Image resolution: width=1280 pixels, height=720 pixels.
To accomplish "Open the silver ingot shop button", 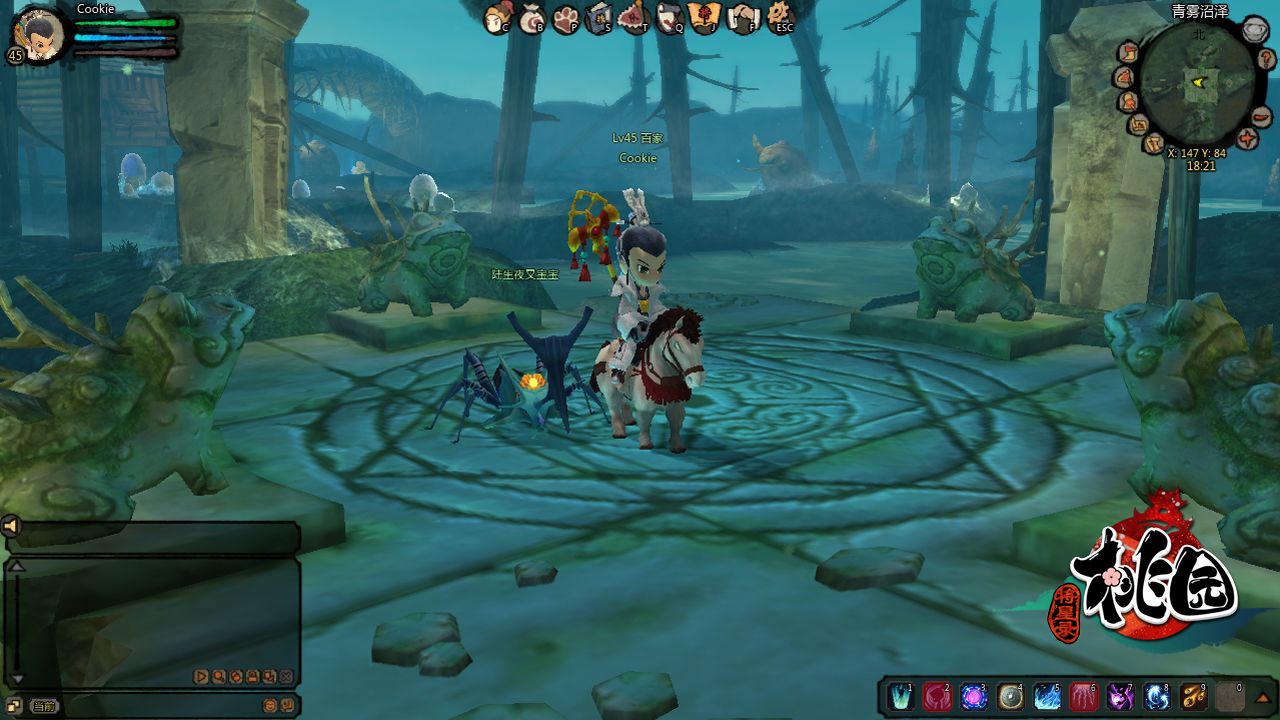I will [1255, 30].
